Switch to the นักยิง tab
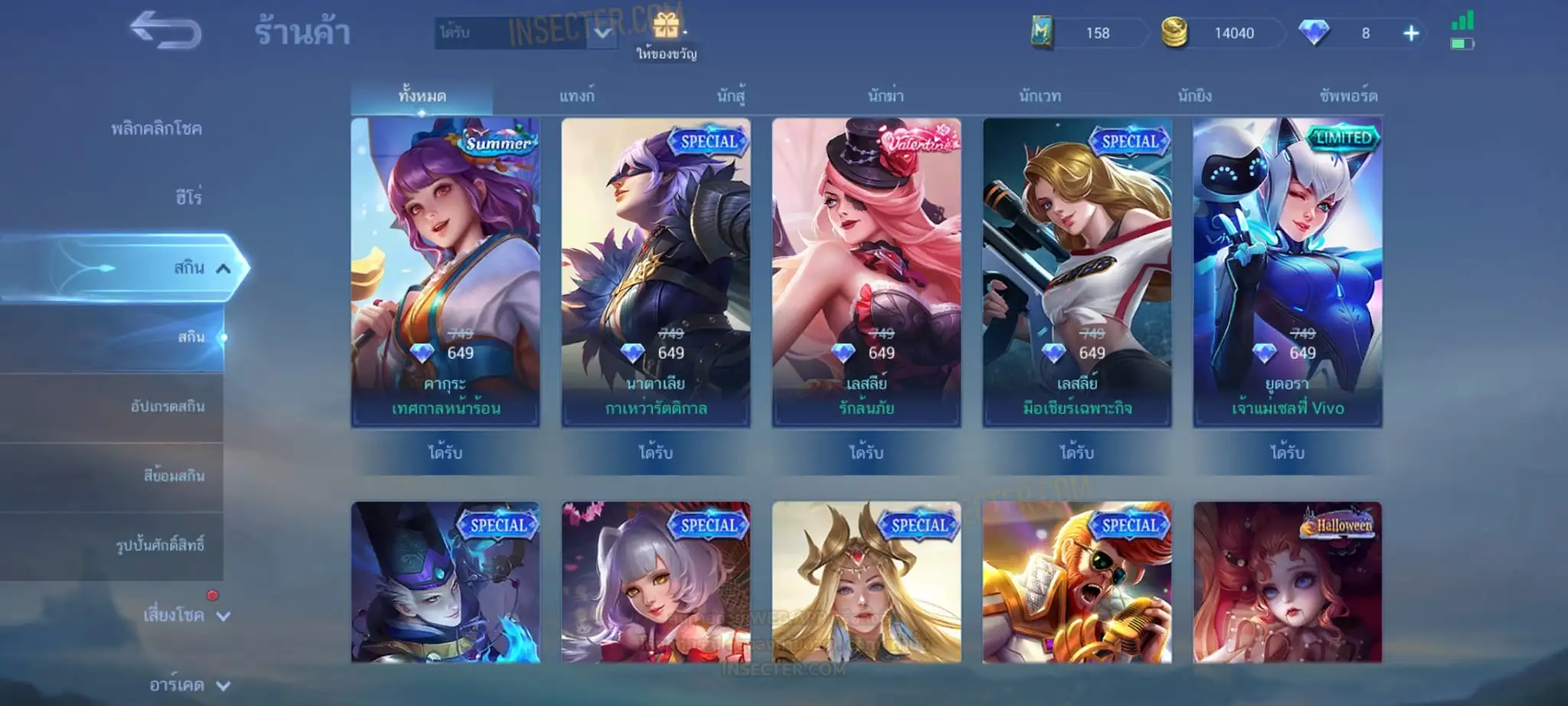This screenshot has width=1568, height=706. [x=1194, y=96]
